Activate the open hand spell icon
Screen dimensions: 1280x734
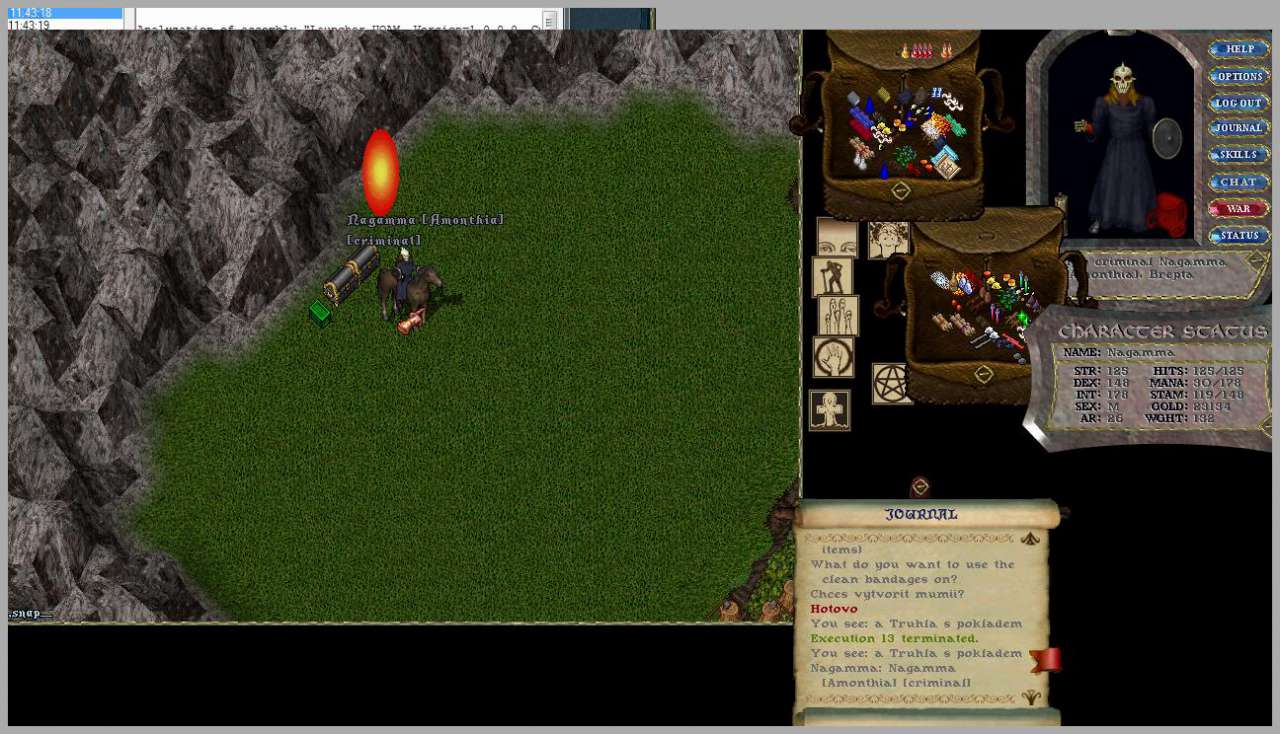point(833,356)
